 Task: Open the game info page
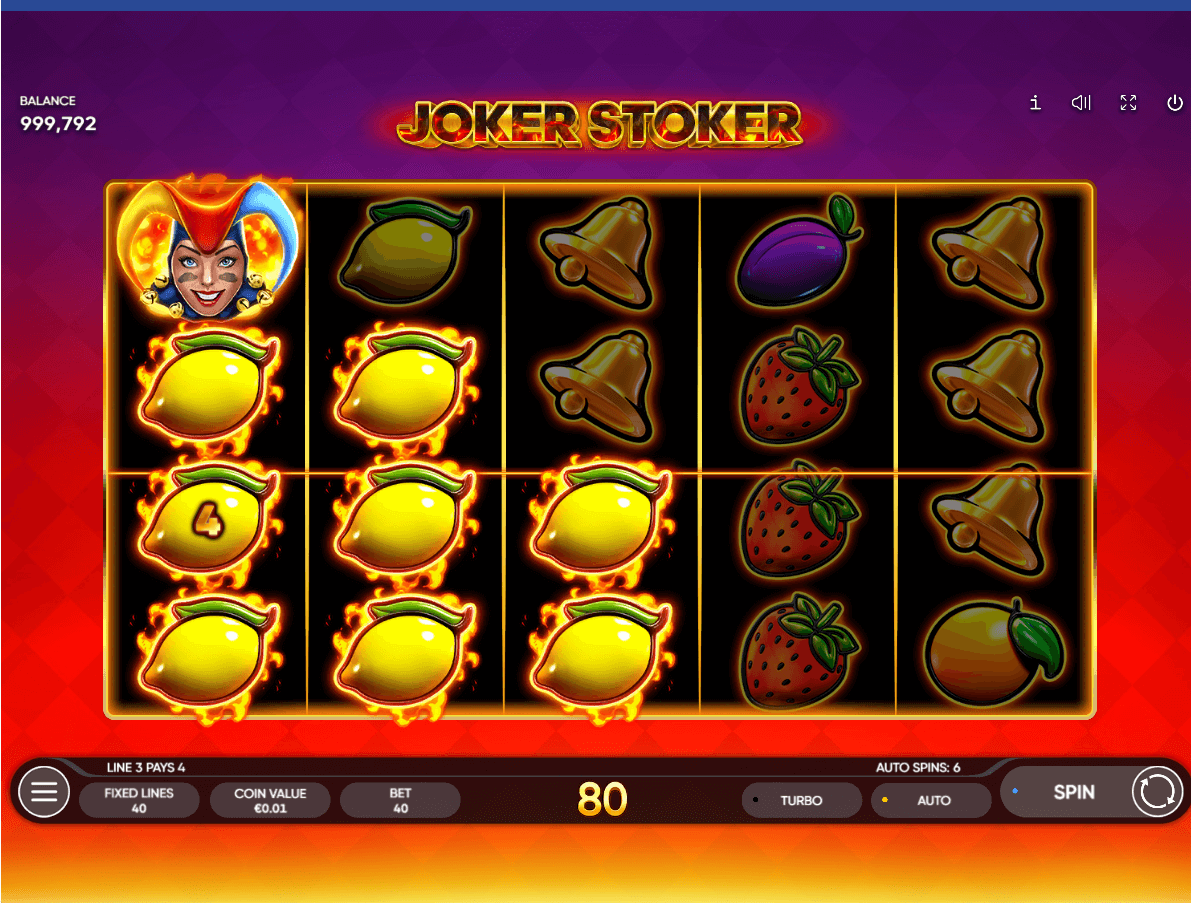tap(1035, 103)
